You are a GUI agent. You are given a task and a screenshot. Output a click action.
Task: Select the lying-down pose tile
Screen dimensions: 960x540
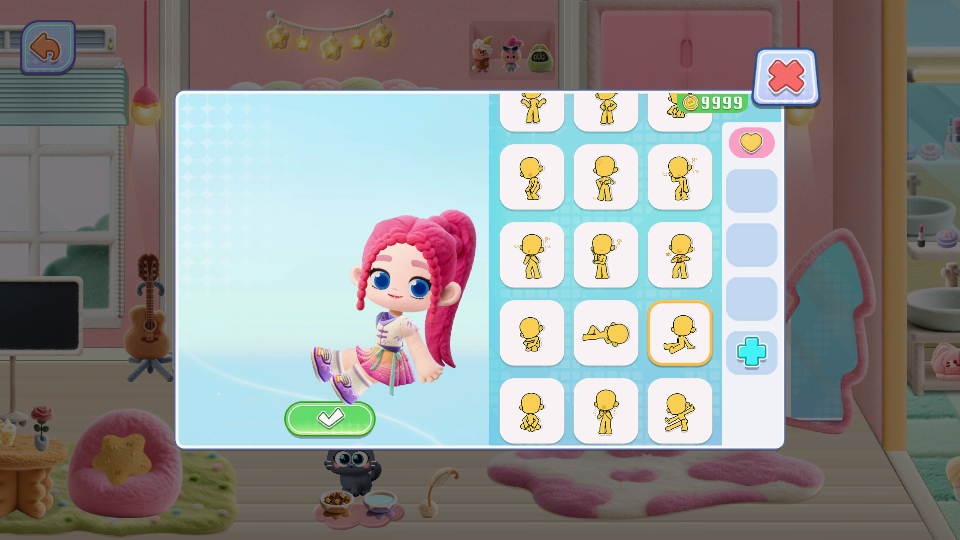point(606,333)
